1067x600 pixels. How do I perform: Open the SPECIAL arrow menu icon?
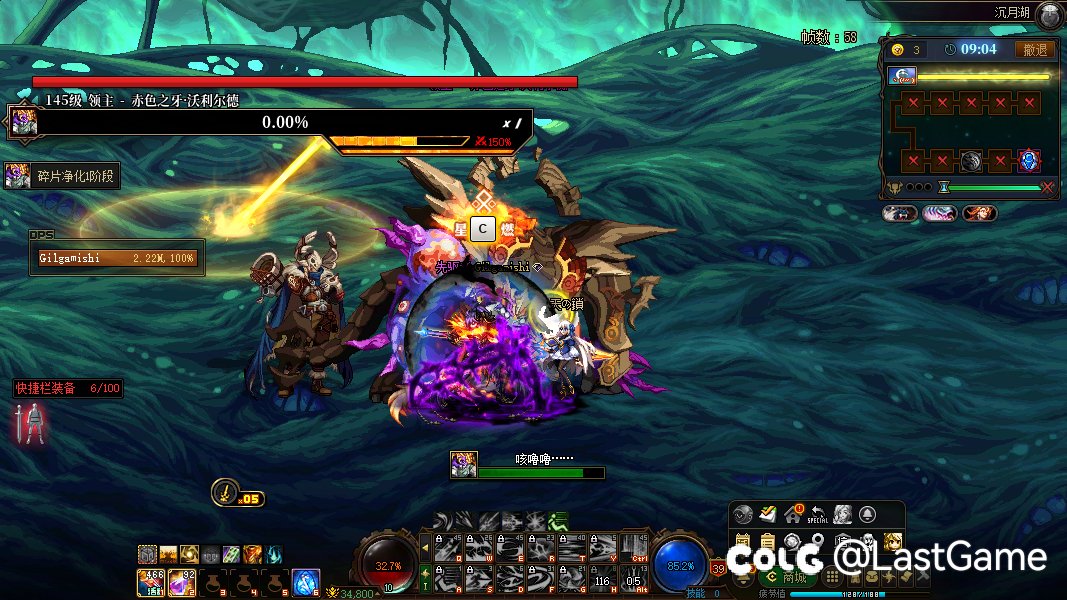pos(818,515)
